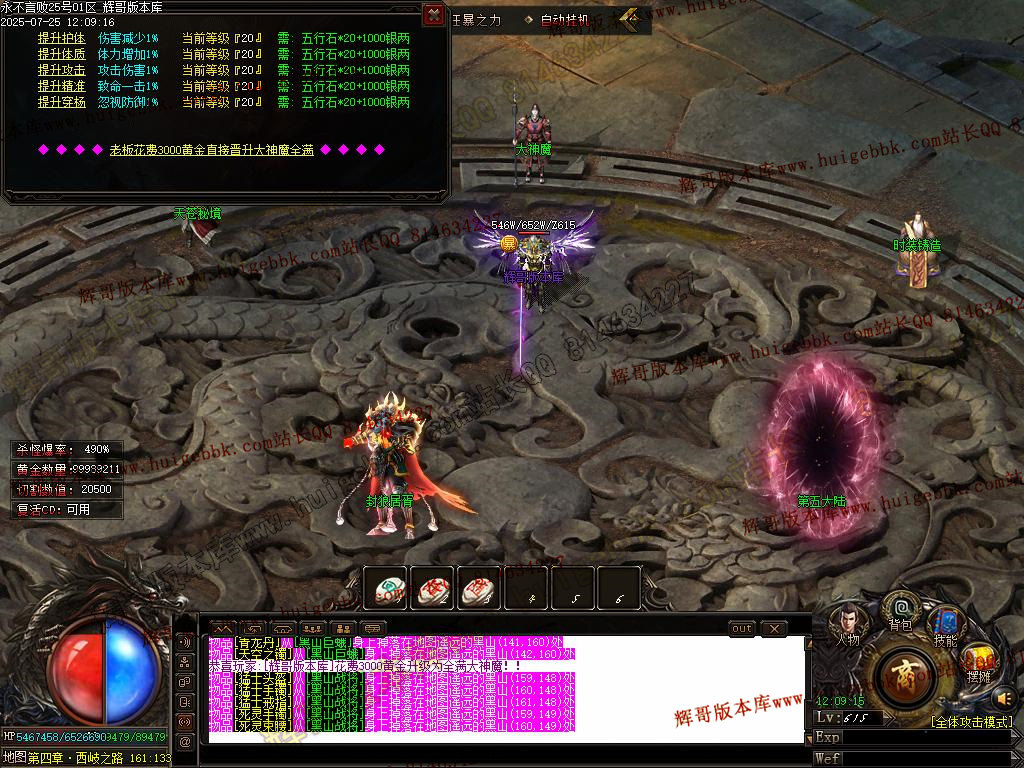Image resolution: width=1024 pixels, height=768 pixels.
Task: Close the chat window with the X
Action: (x=774, y=629)
